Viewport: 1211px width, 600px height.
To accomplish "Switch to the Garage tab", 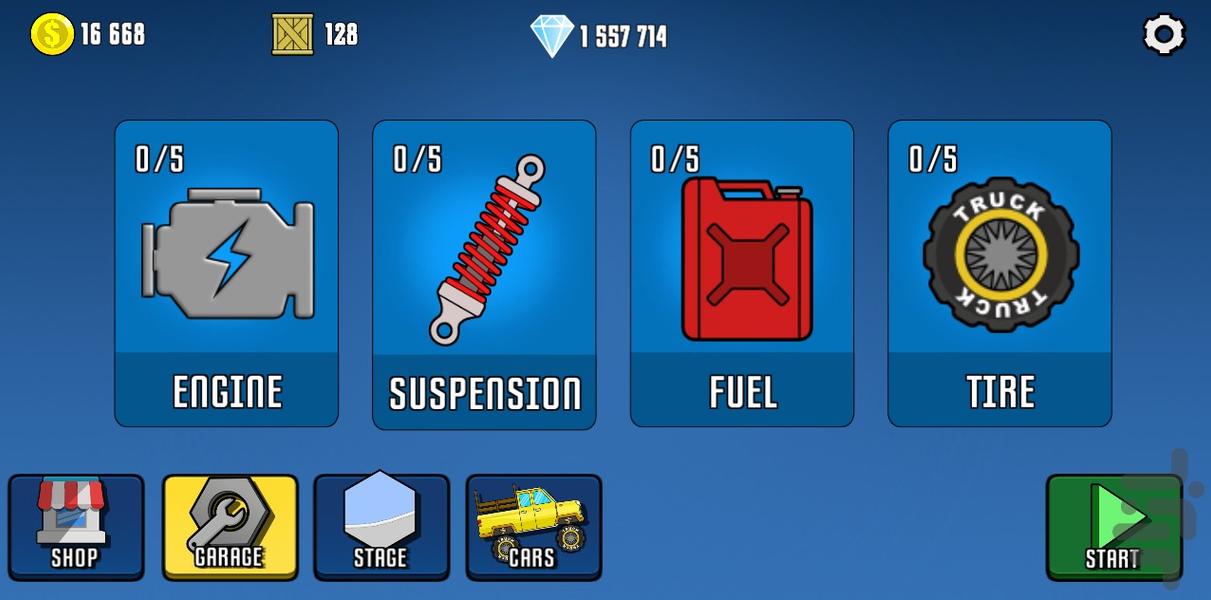I will point(230,527).
